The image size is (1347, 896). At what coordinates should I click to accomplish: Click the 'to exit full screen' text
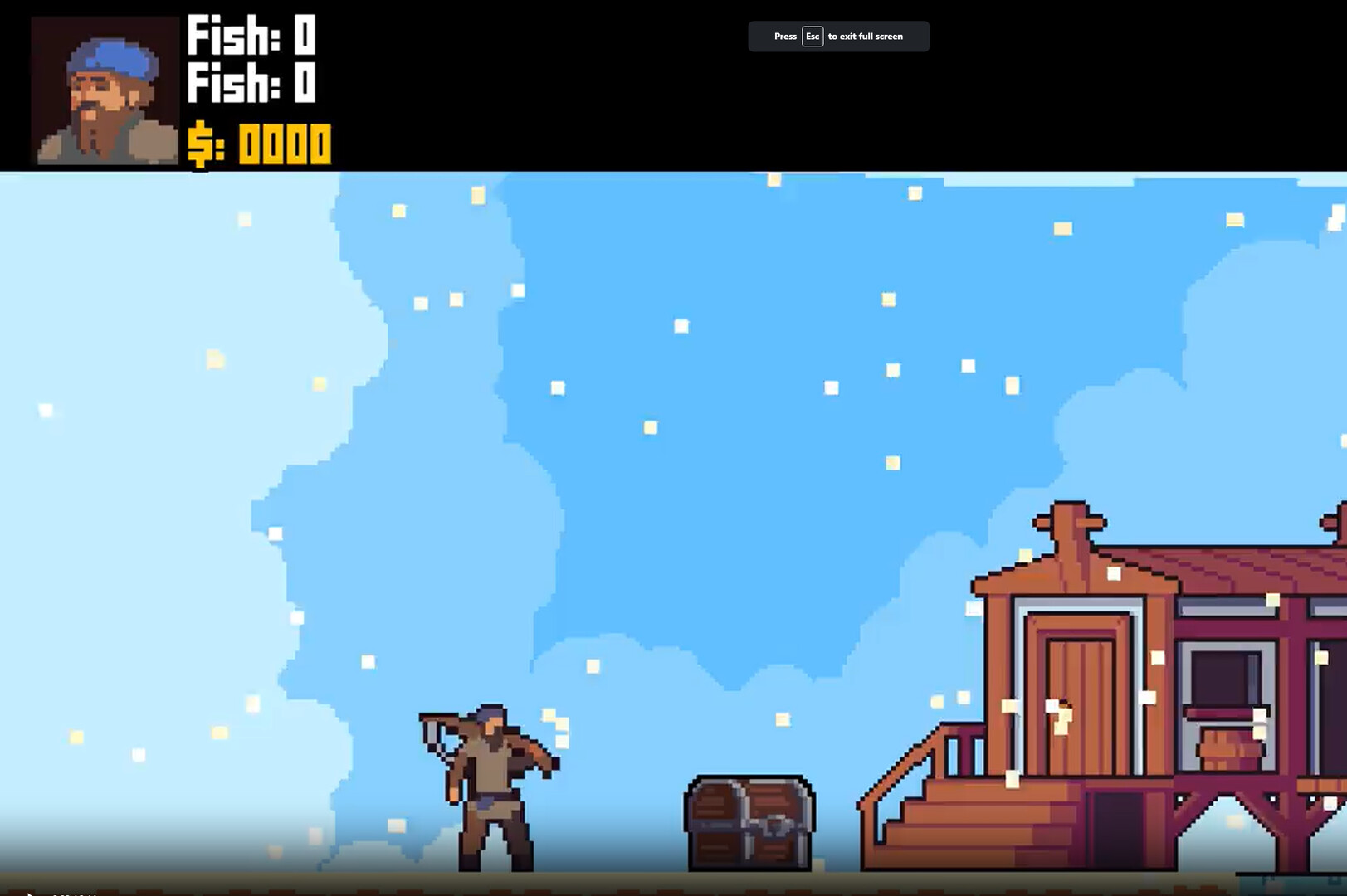click(866, 36)
